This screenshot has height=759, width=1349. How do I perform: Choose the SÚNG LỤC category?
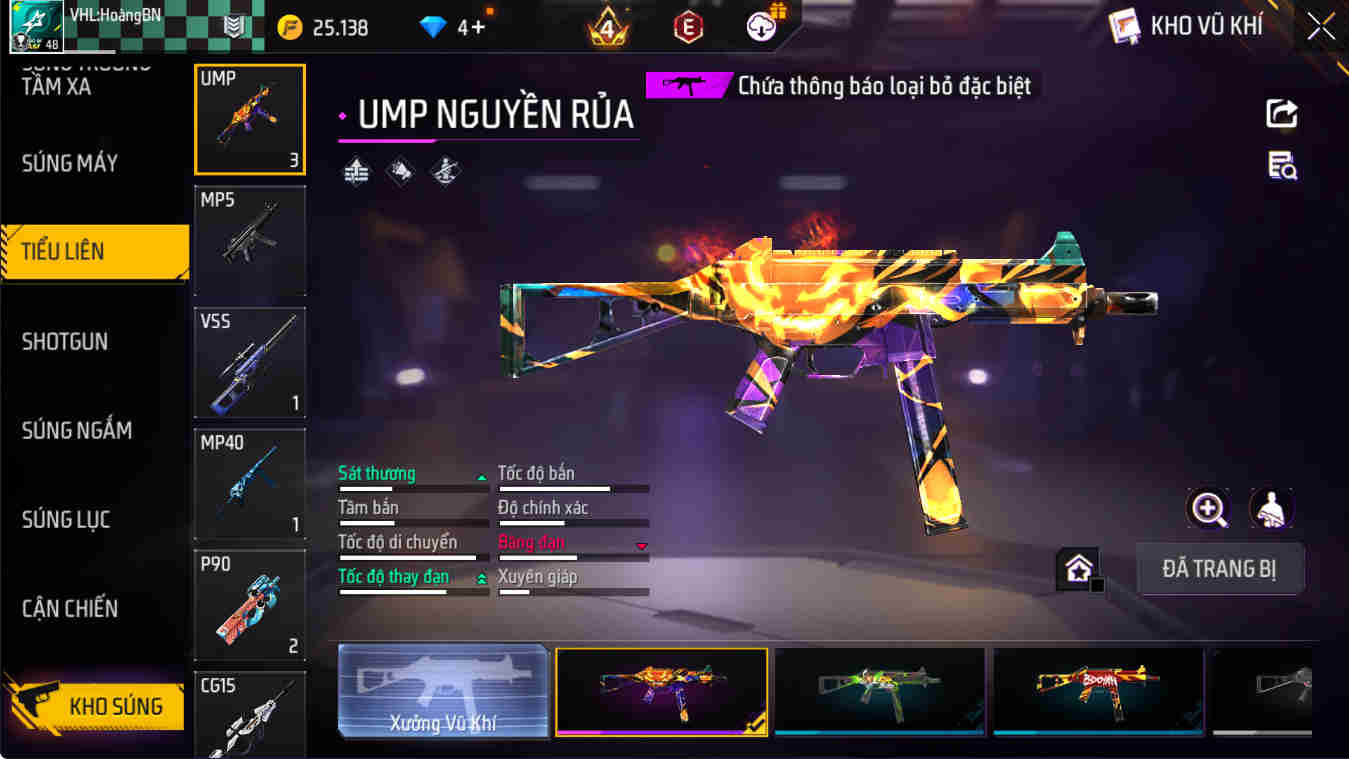click(66, 519)
